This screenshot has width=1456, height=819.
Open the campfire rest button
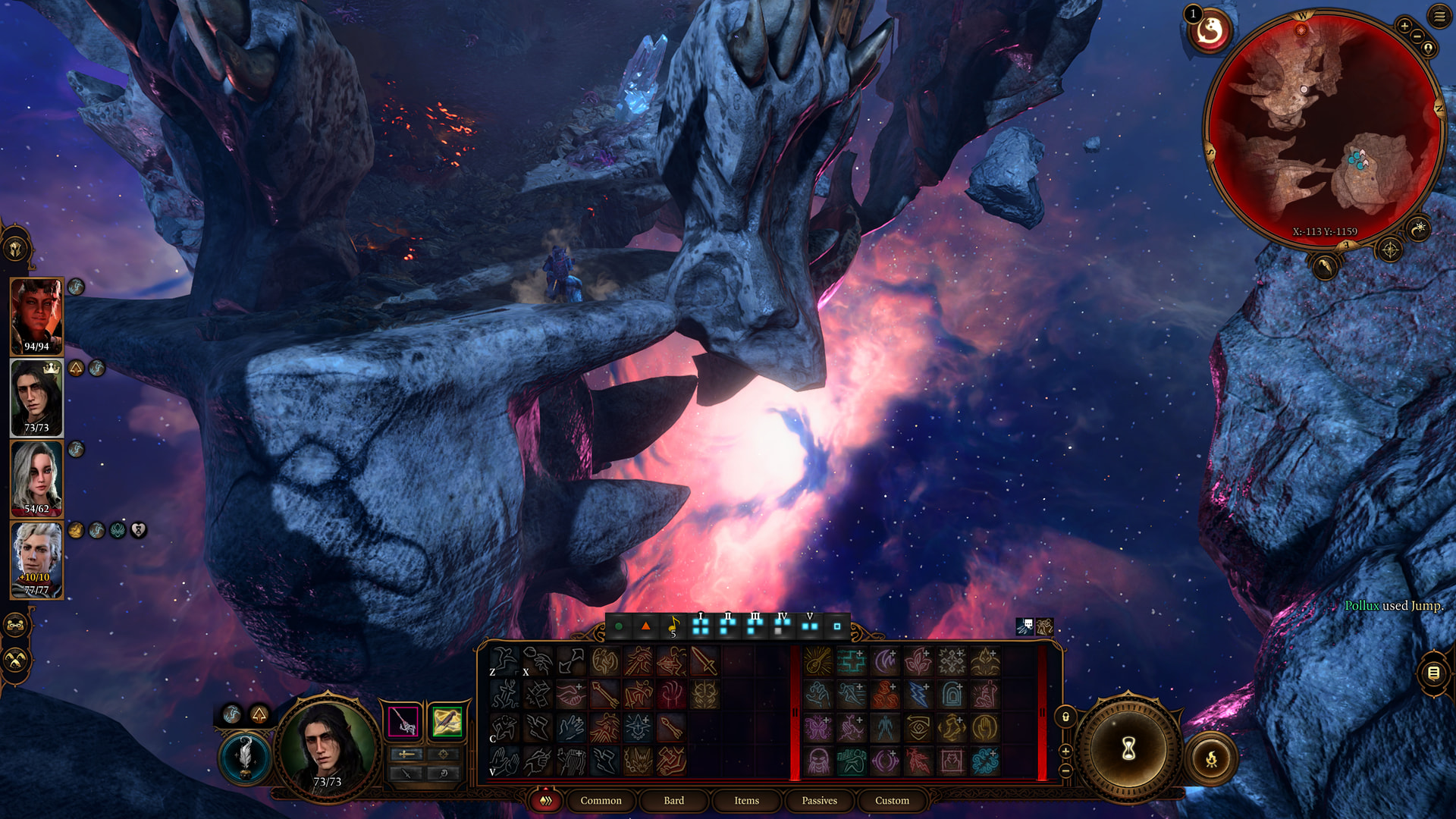[1210, 758]
